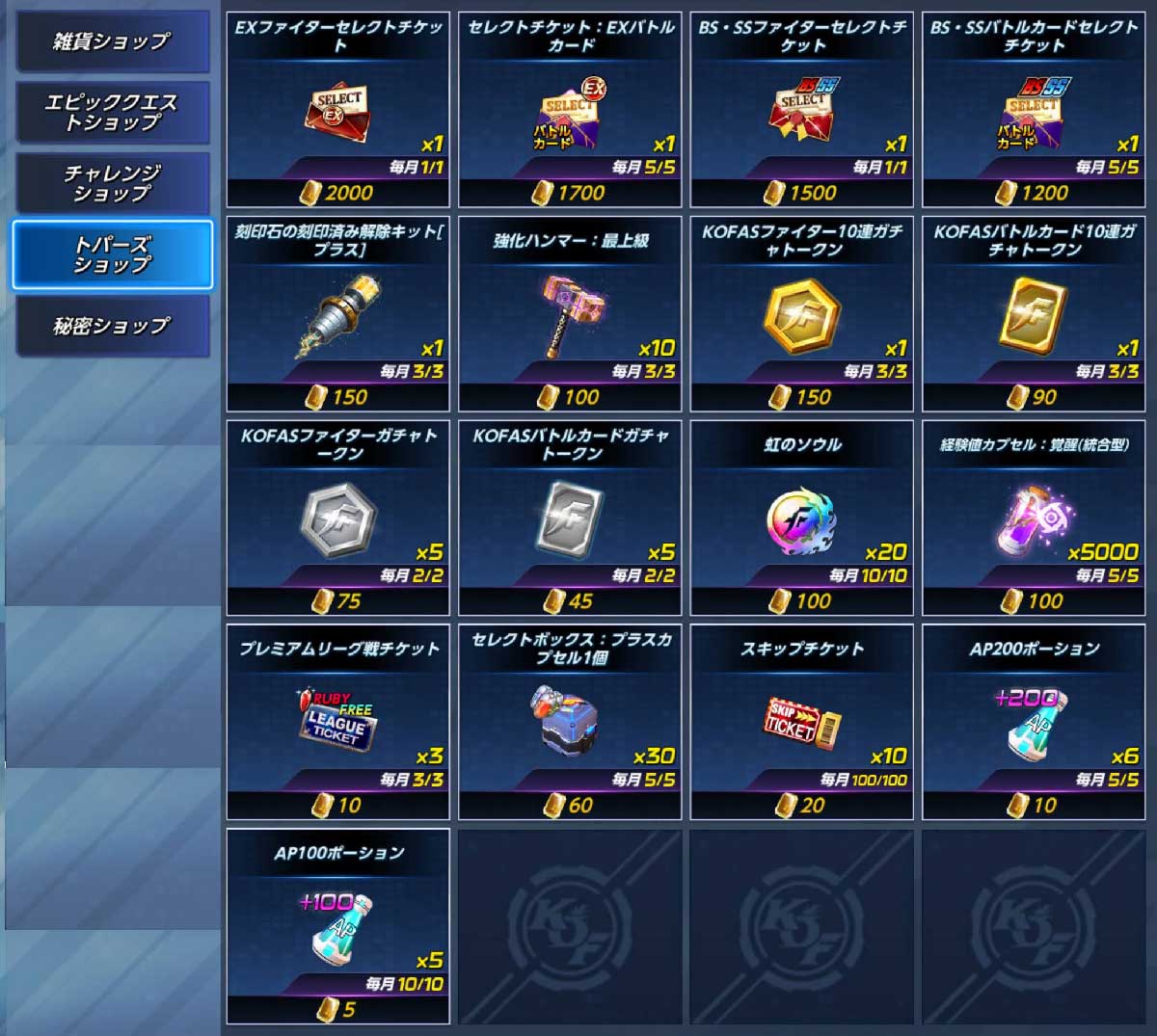Screen dimensions: 1157x1036
Task: Choose the トパーズショップ tab
Action: pos(111,254)
